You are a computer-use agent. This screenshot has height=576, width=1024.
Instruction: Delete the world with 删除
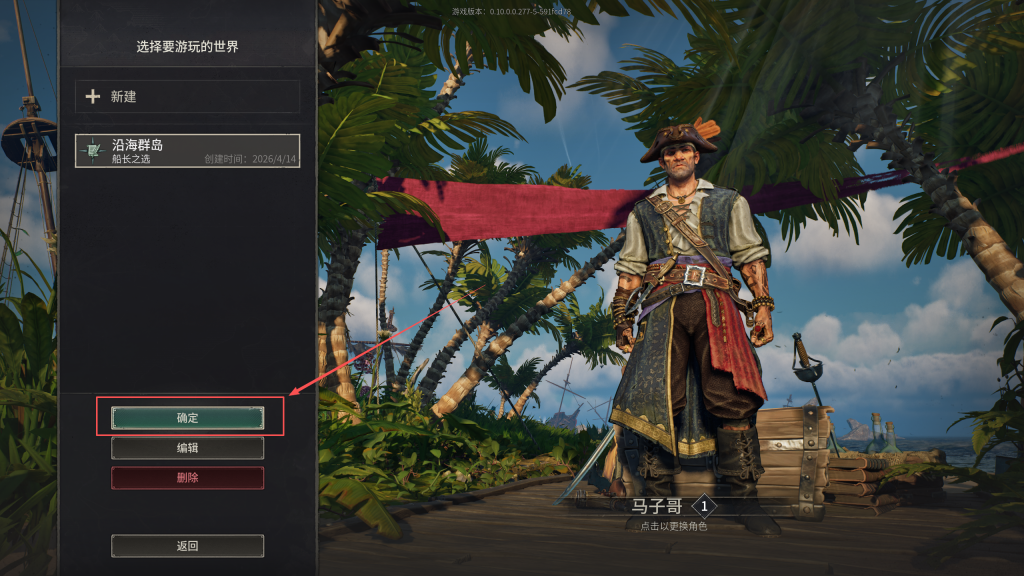click(x=187, y=478)
